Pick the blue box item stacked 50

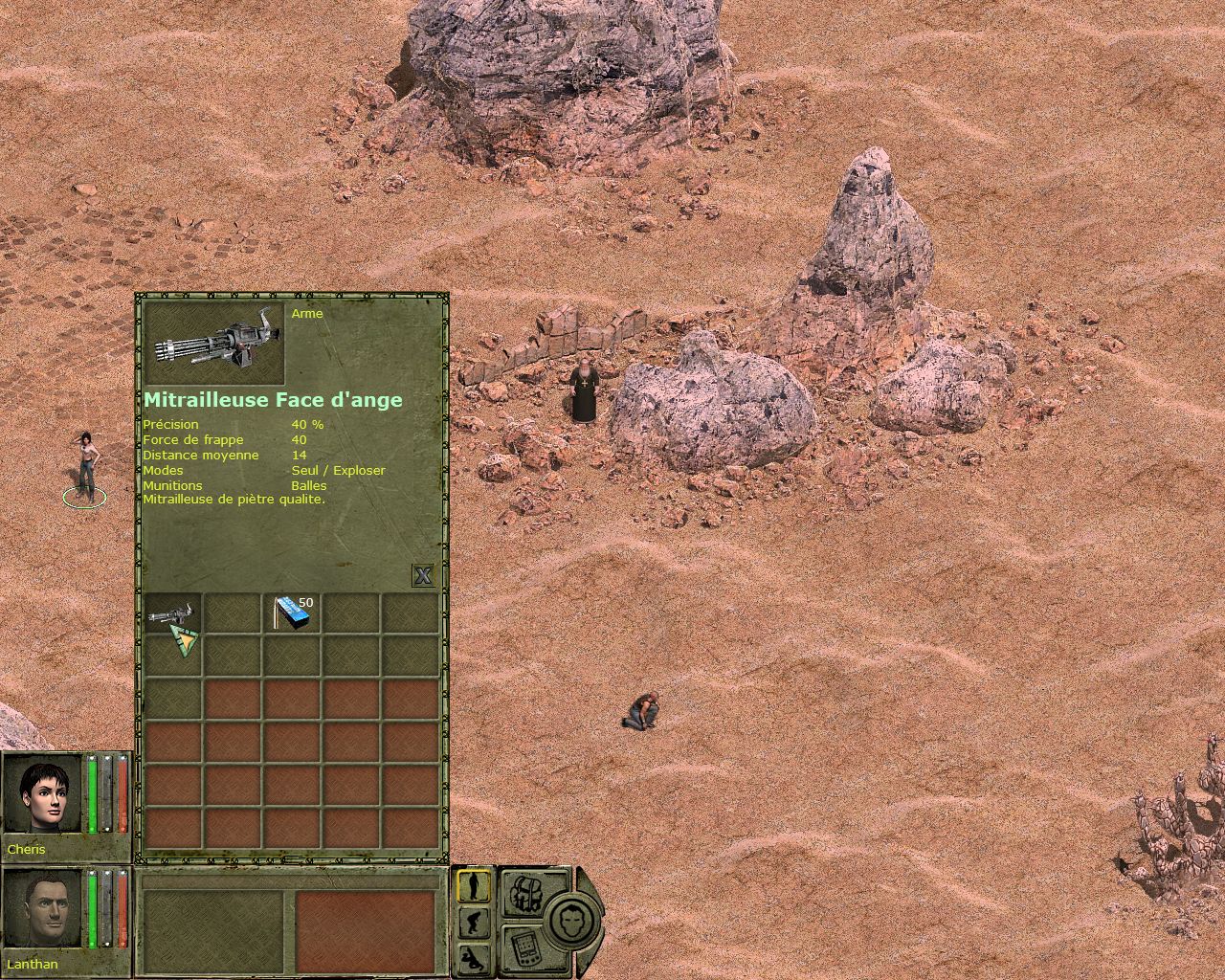tap(292, 613)
